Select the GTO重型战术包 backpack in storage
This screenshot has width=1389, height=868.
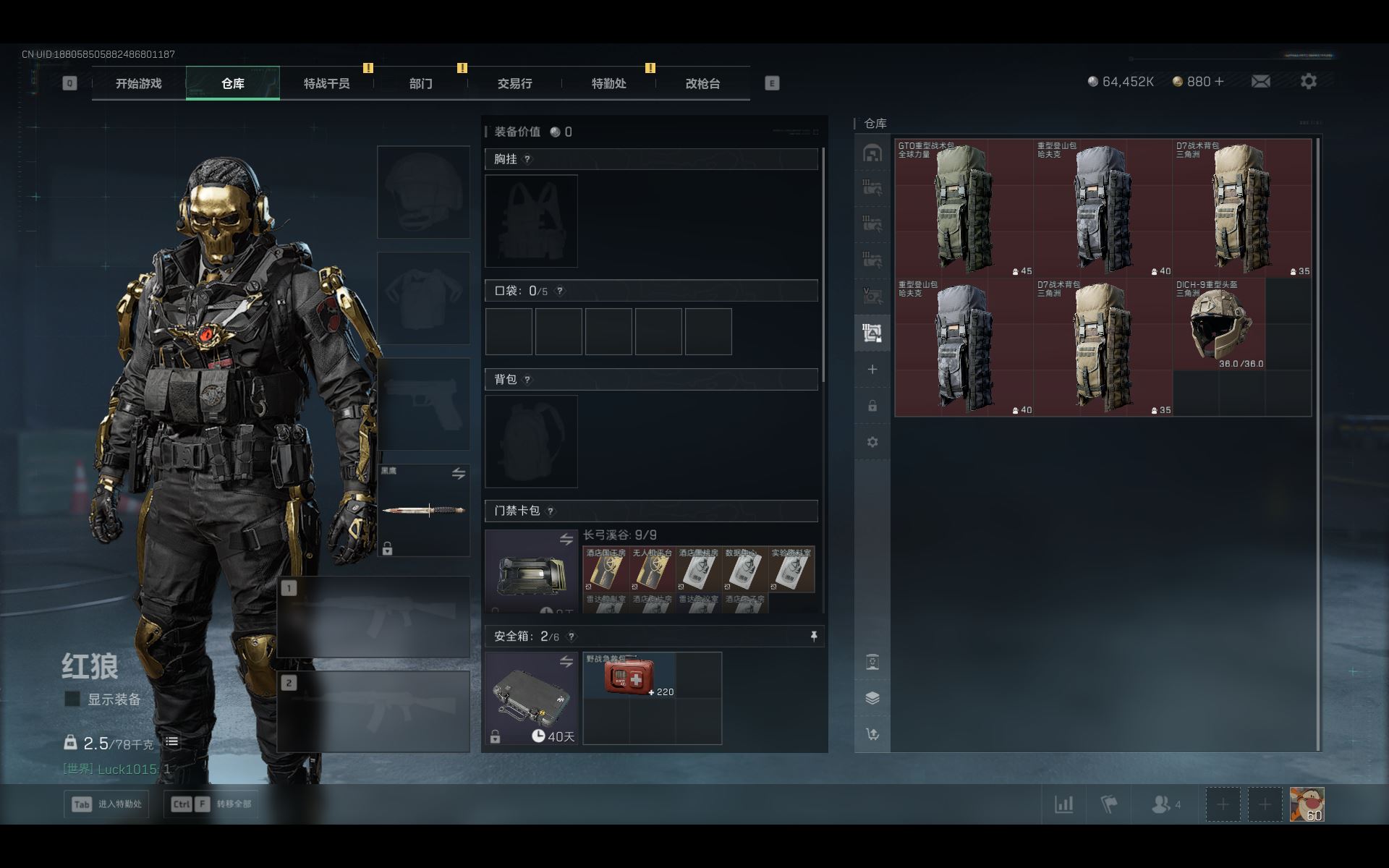point(964,208)
